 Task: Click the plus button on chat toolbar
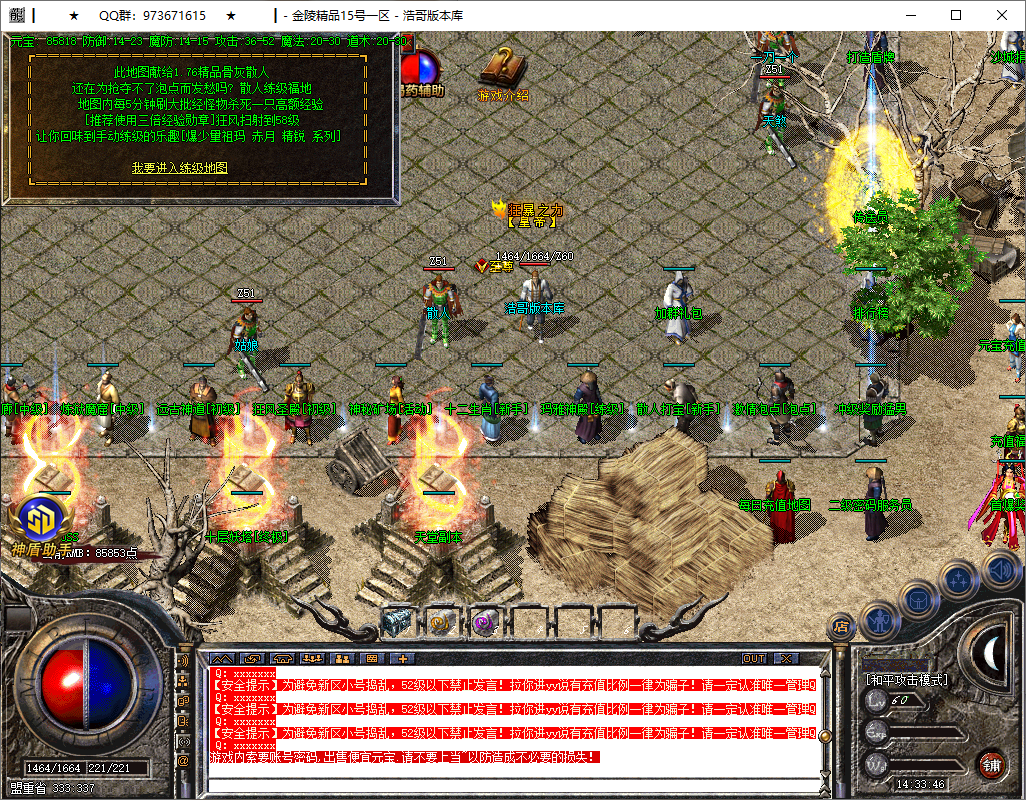click(x=402, y=658)
